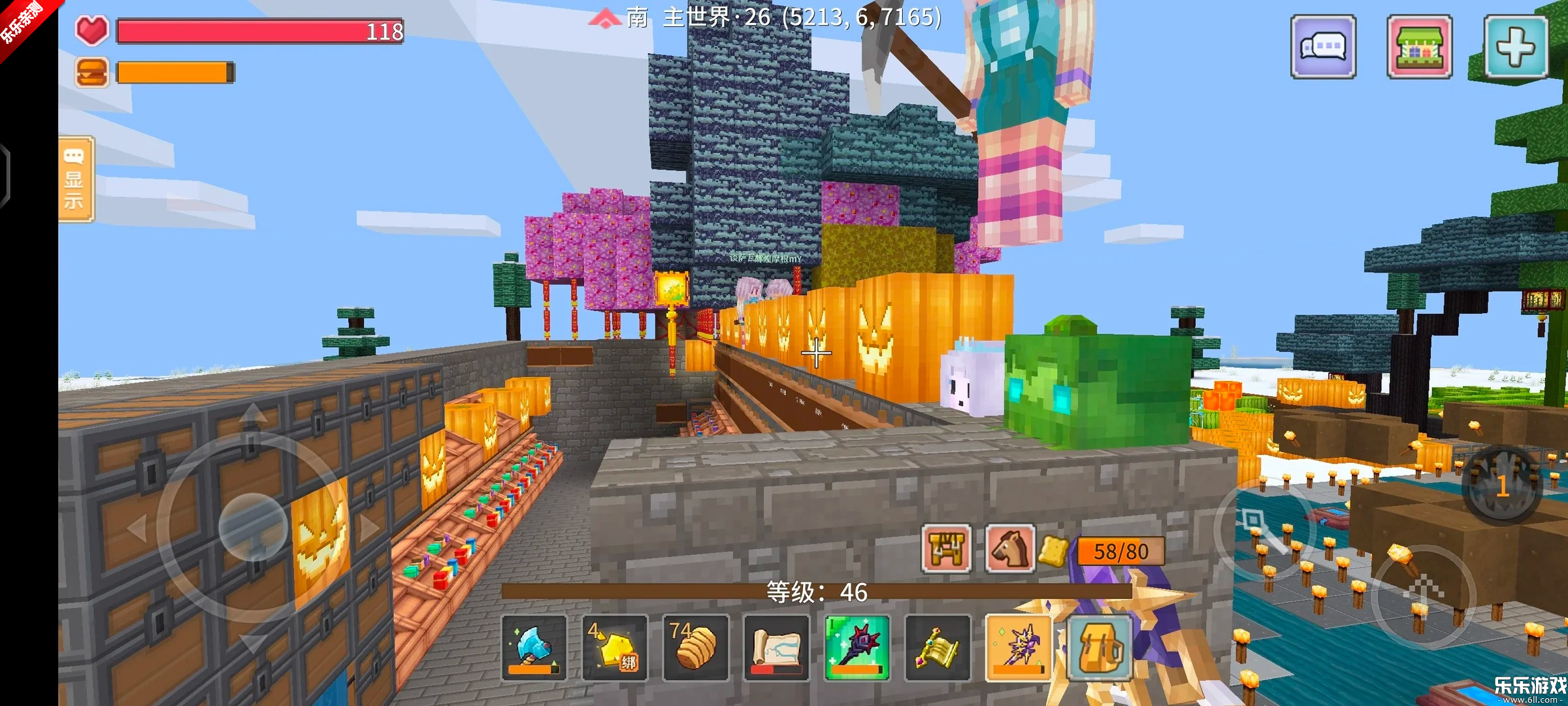The image size is (1568, 706).
Task: Select the dark spiked mace slot
Action: (857, 647)
